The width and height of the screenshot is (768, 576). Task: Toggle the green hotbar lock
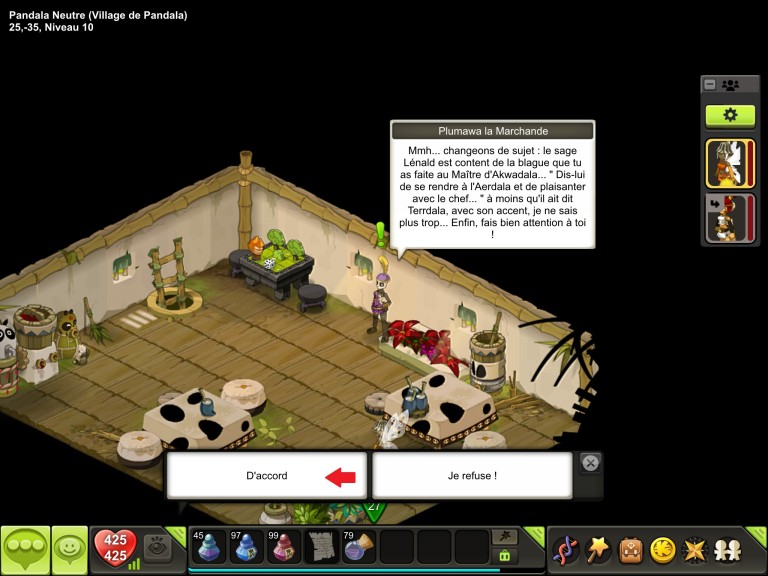click(x=505, y=556)
